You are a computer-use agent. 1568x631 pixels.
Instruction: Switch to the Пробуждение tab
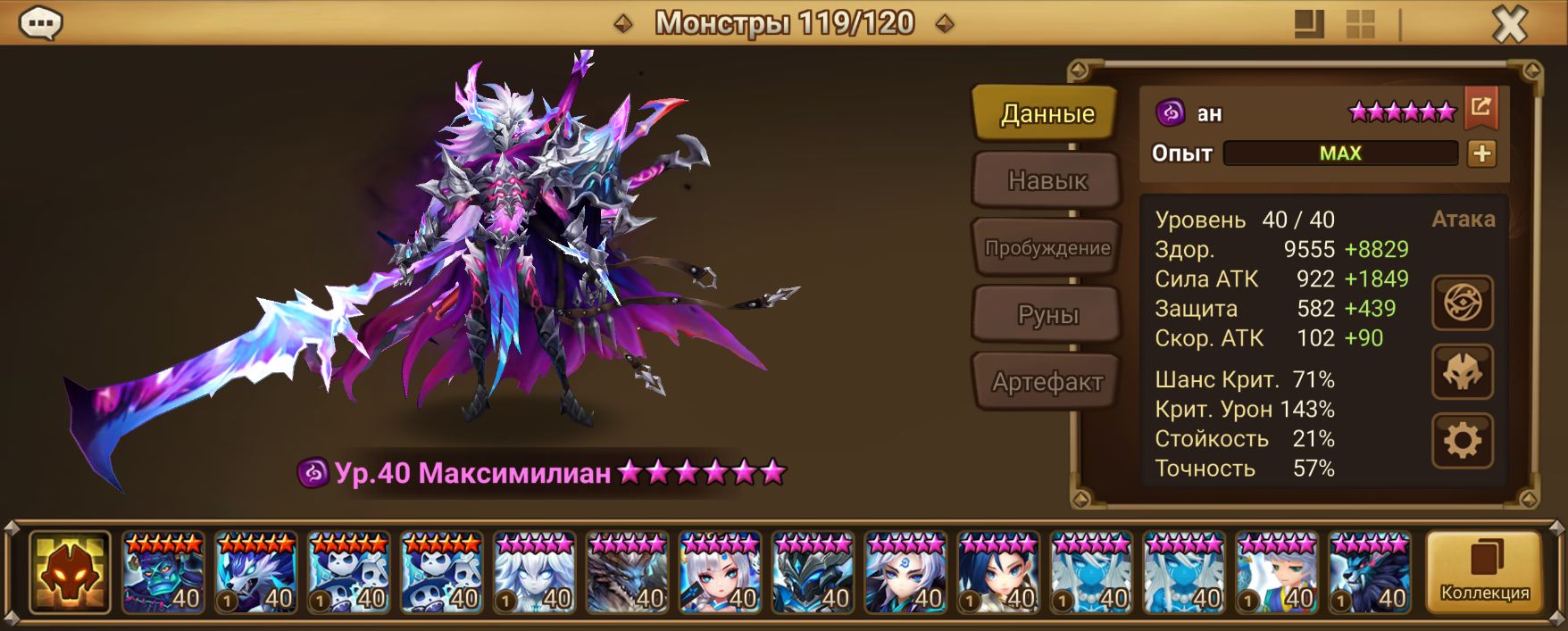(x=1047, y=248)
